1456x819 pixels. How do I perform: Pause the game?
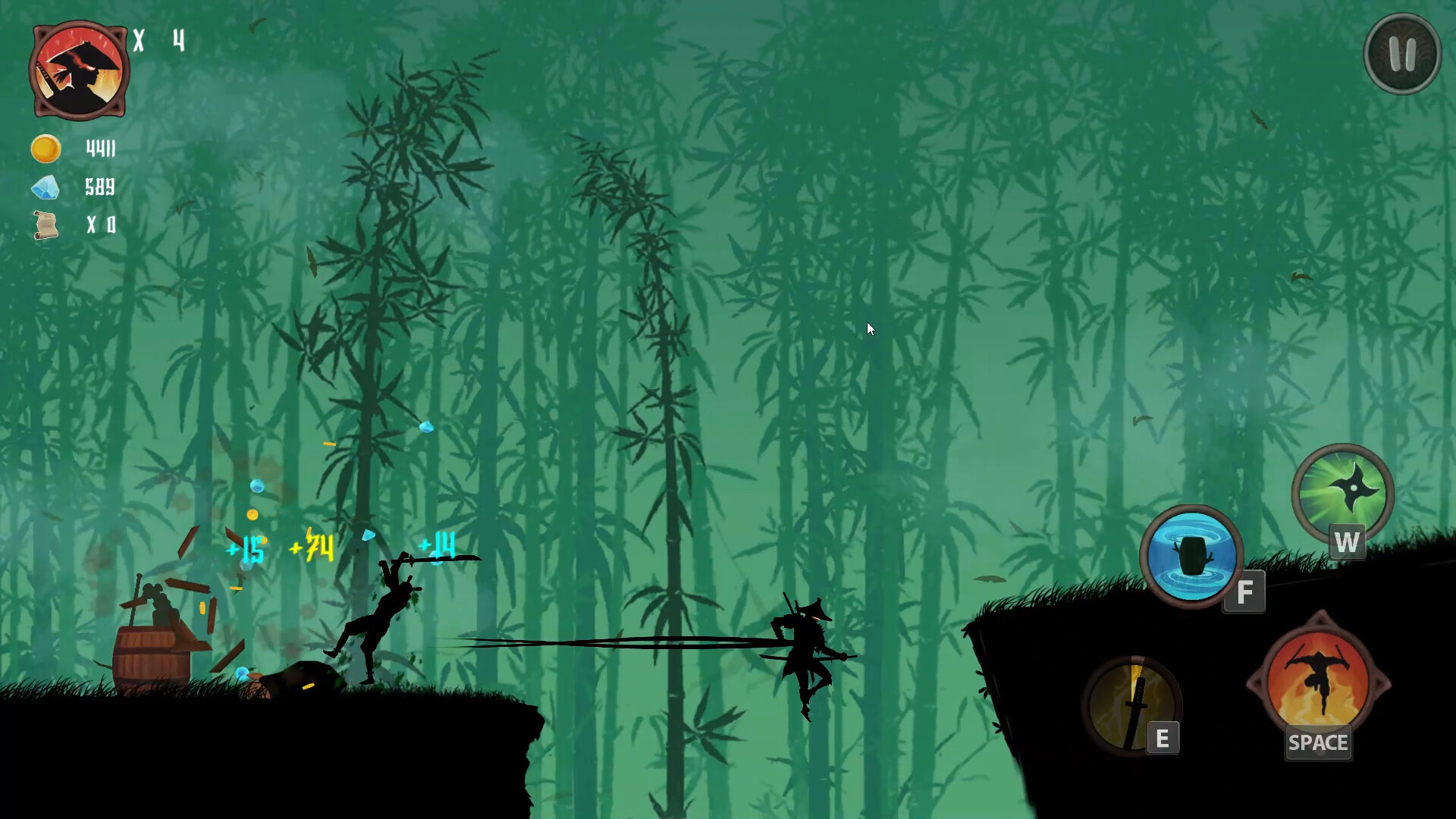[1401, 55]
